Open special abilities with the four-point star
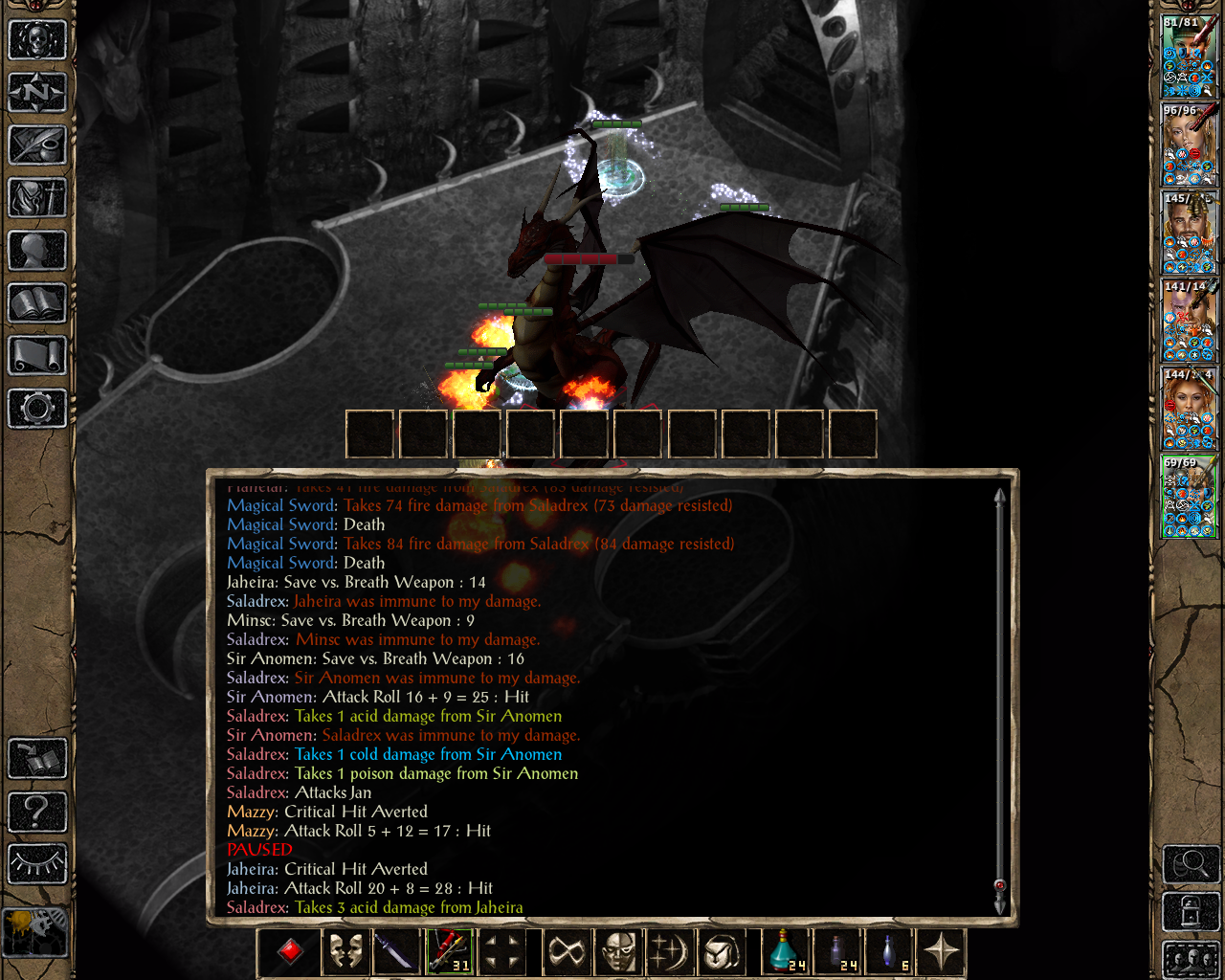Image resolution: width=1225 pixels, height=980 pixels. (x=942, y=951)
